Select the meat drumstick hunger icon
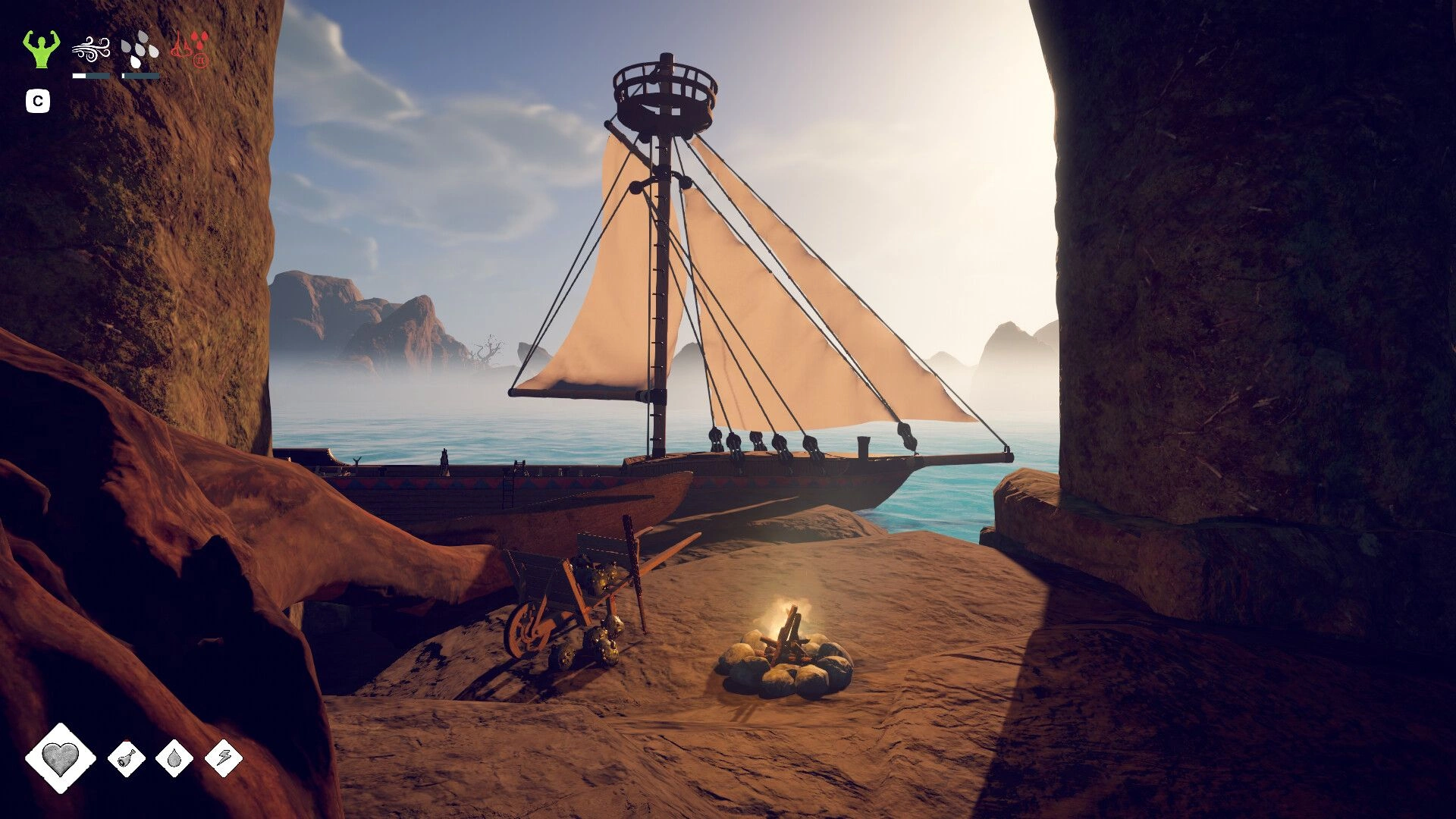1456x819 pixels. [x=127, y=758]
